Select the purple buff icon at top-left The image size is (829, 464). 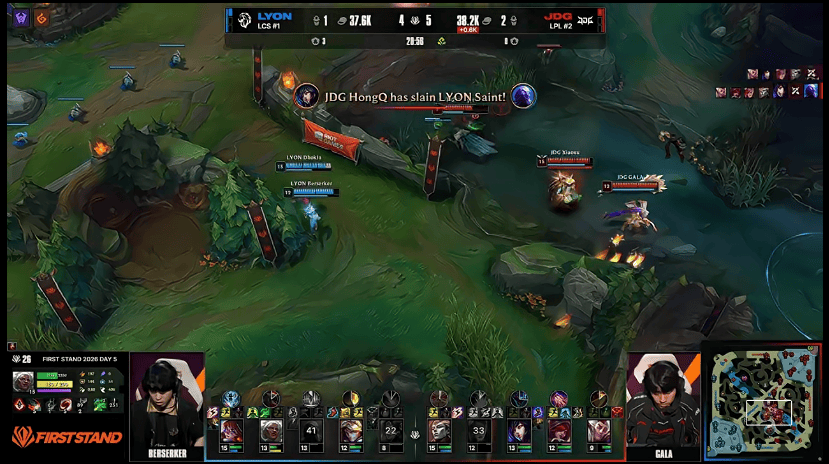20,17
